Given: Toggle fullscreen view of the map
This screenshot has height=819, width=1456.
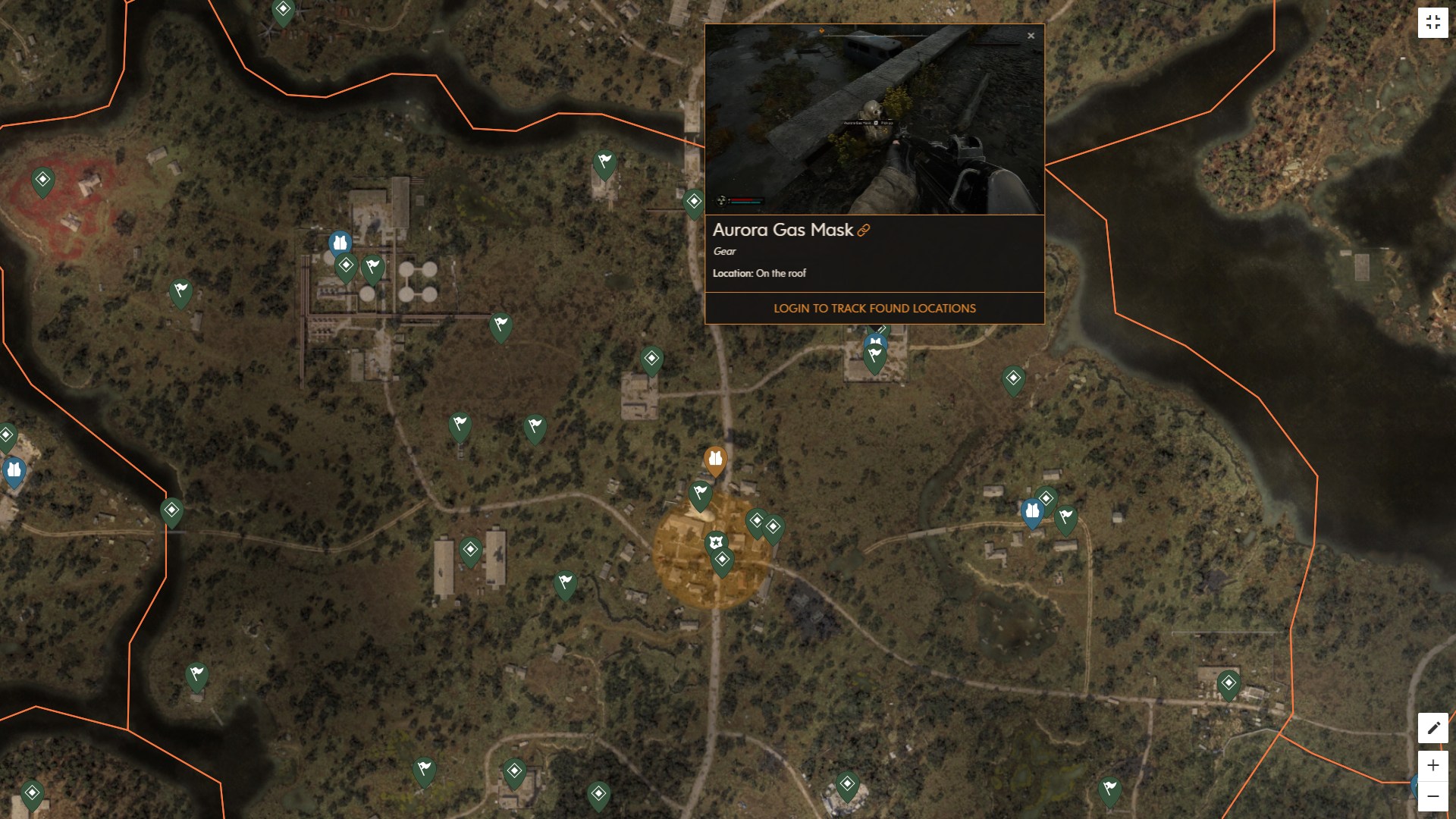Looking at the screenshot, I should point(1433,21).
